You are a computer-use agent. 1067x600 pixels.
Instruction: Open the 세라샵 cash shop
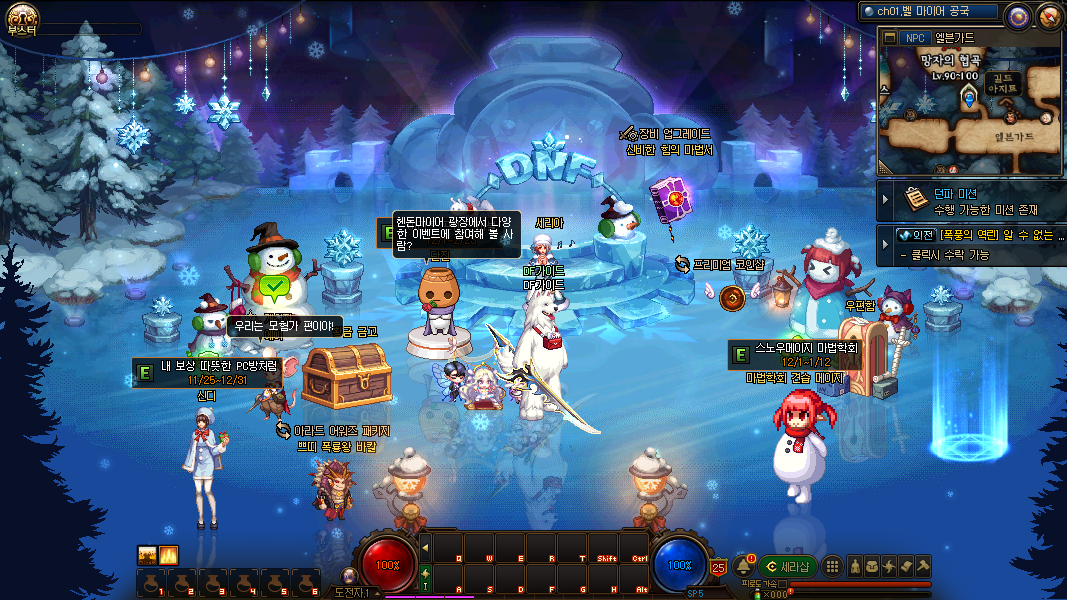tap(788, 566)
